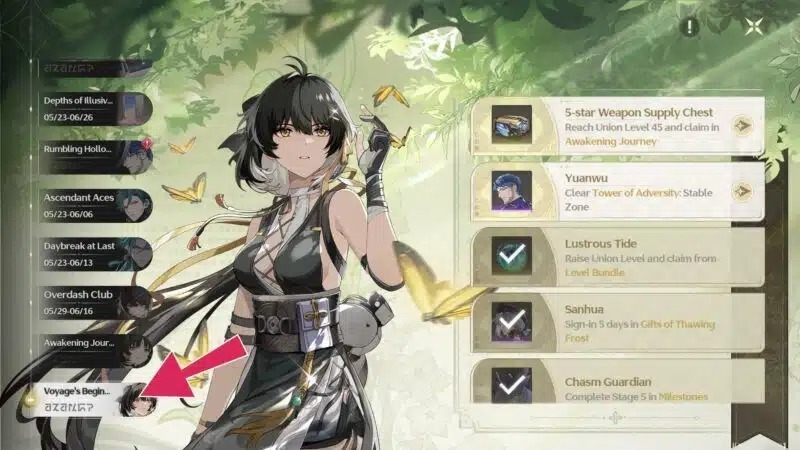Follow the Tower of Adversity link
The height and width of the screenshot is (450, 800).
click(x=639, y=192)
